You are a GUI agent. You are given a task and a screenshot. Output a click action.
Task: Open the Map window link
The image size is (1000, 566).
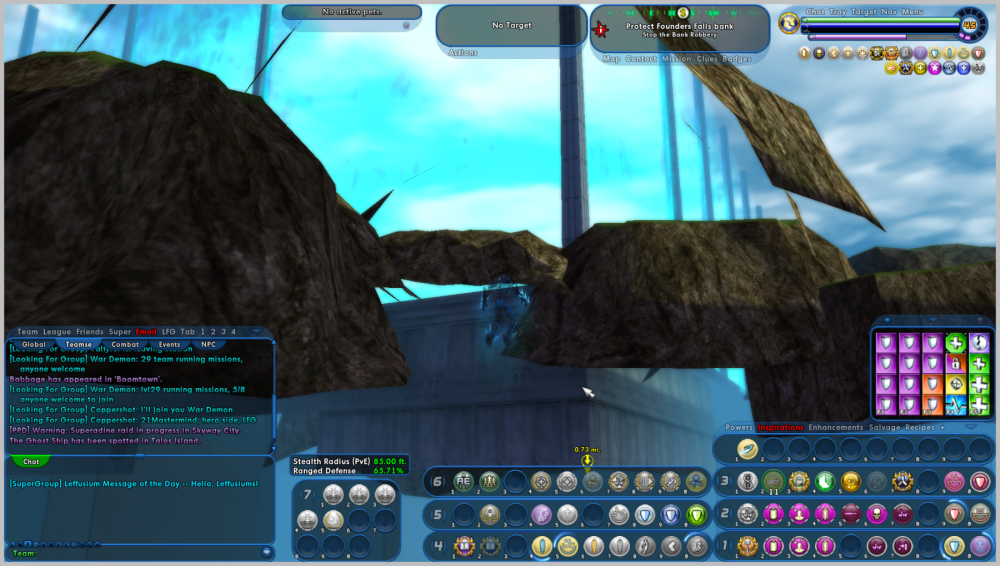612,59
